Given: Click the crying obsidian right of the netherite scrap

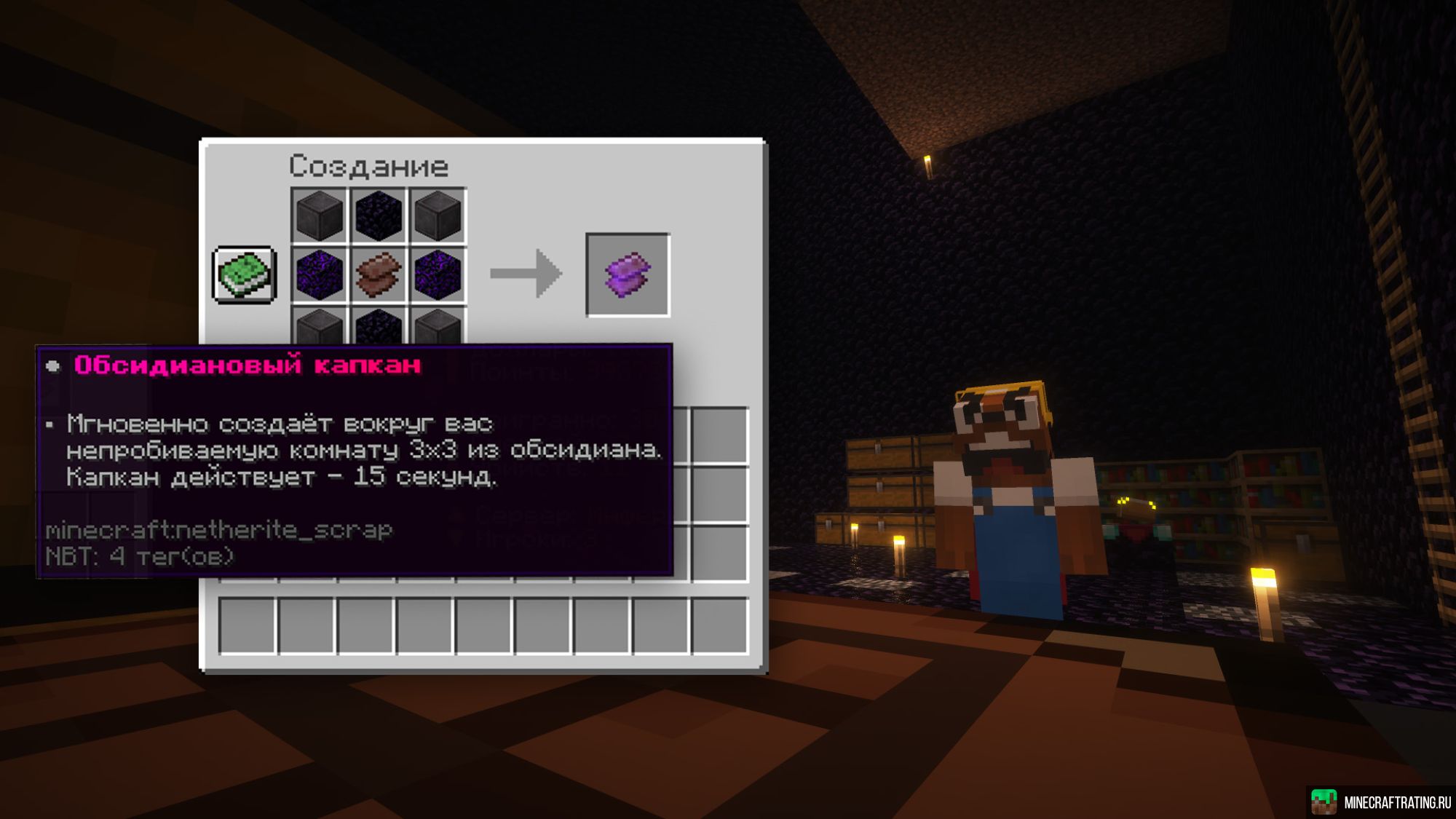Looking at the screenshot, I should [x=438, y=274].
